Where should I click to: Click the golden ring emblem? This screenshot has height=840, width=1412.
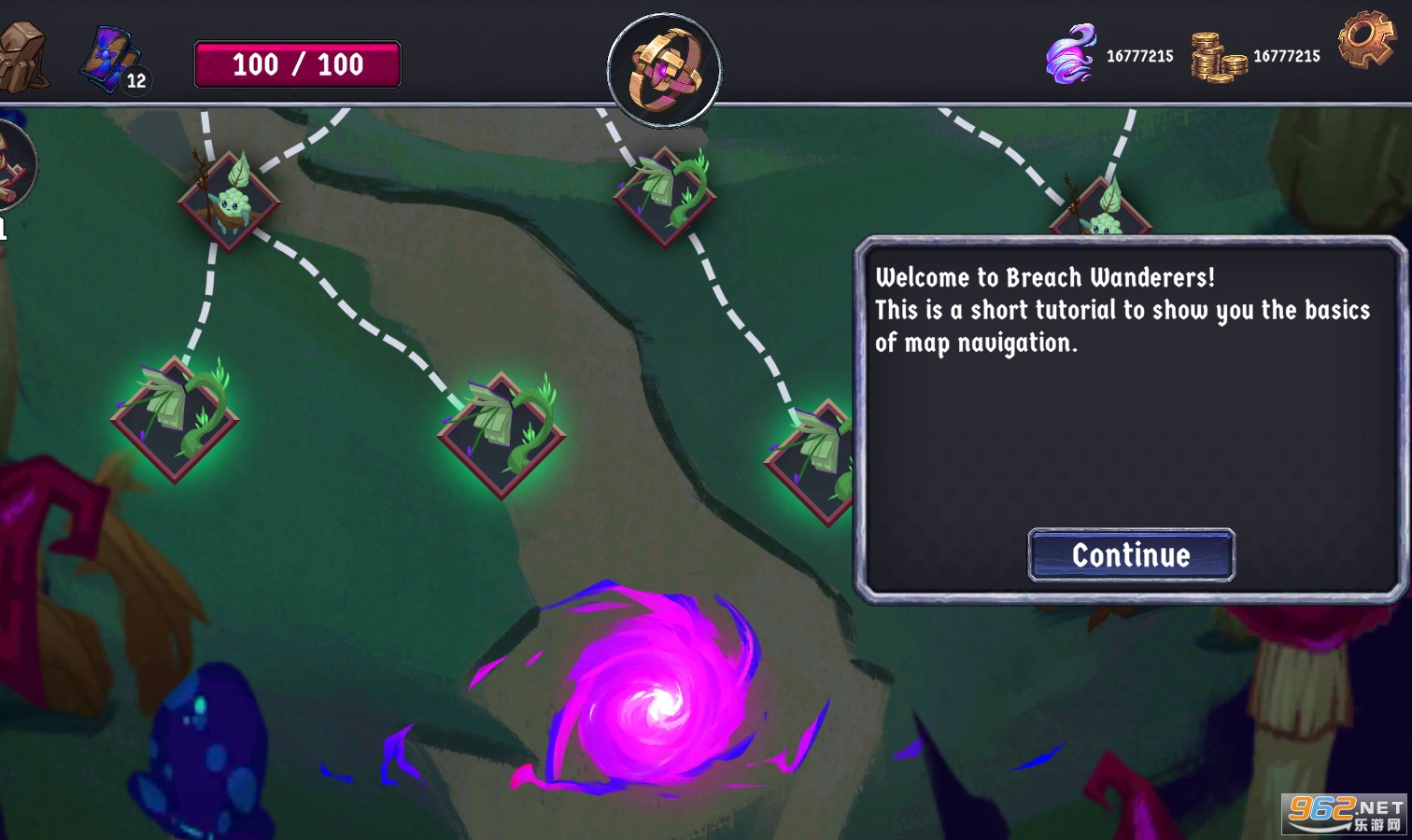click(664, 70)
